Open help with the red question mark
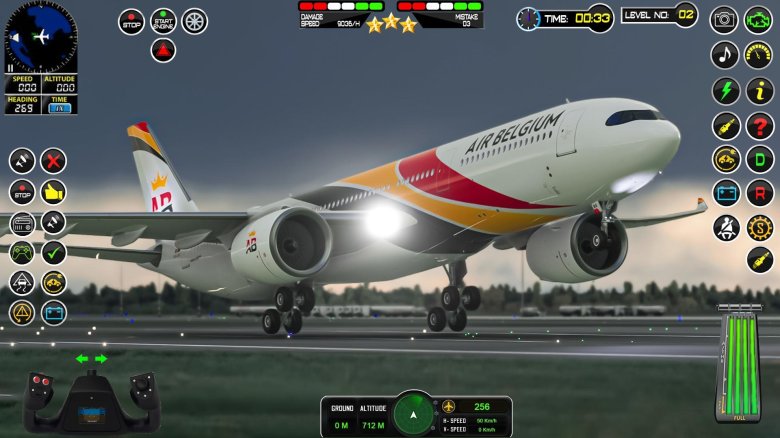Image resolution: width=780 pixels, height=438 pixels. click(760, 125)
